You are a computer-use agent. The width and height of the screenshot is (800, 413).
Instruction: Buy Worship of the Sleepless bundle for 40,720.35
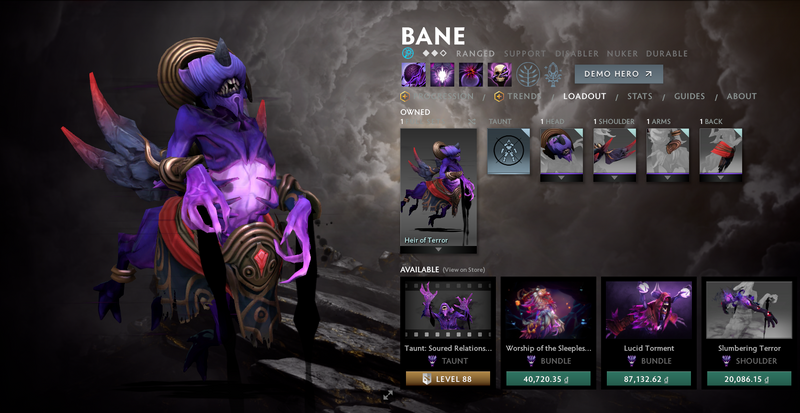548,379
